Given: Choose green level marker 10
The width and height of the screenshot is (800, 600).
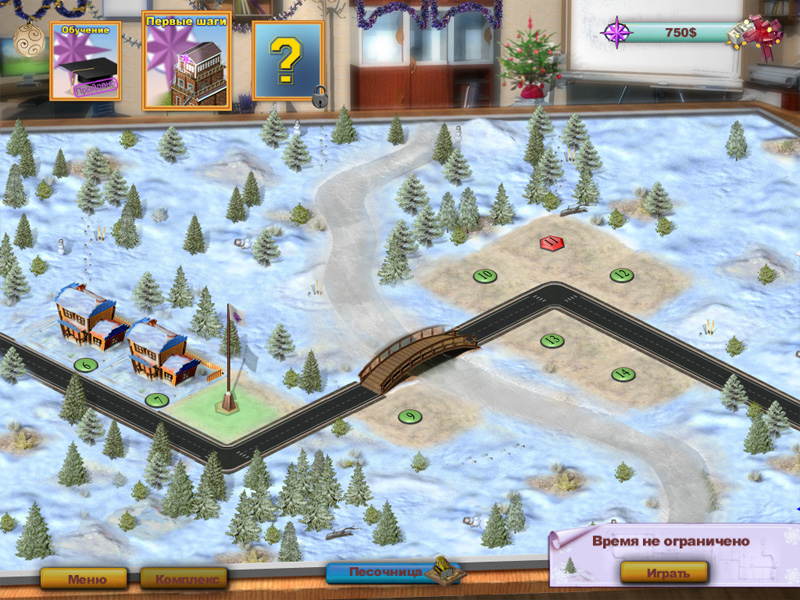Looking at the screenshot, I should pos(486,275).
